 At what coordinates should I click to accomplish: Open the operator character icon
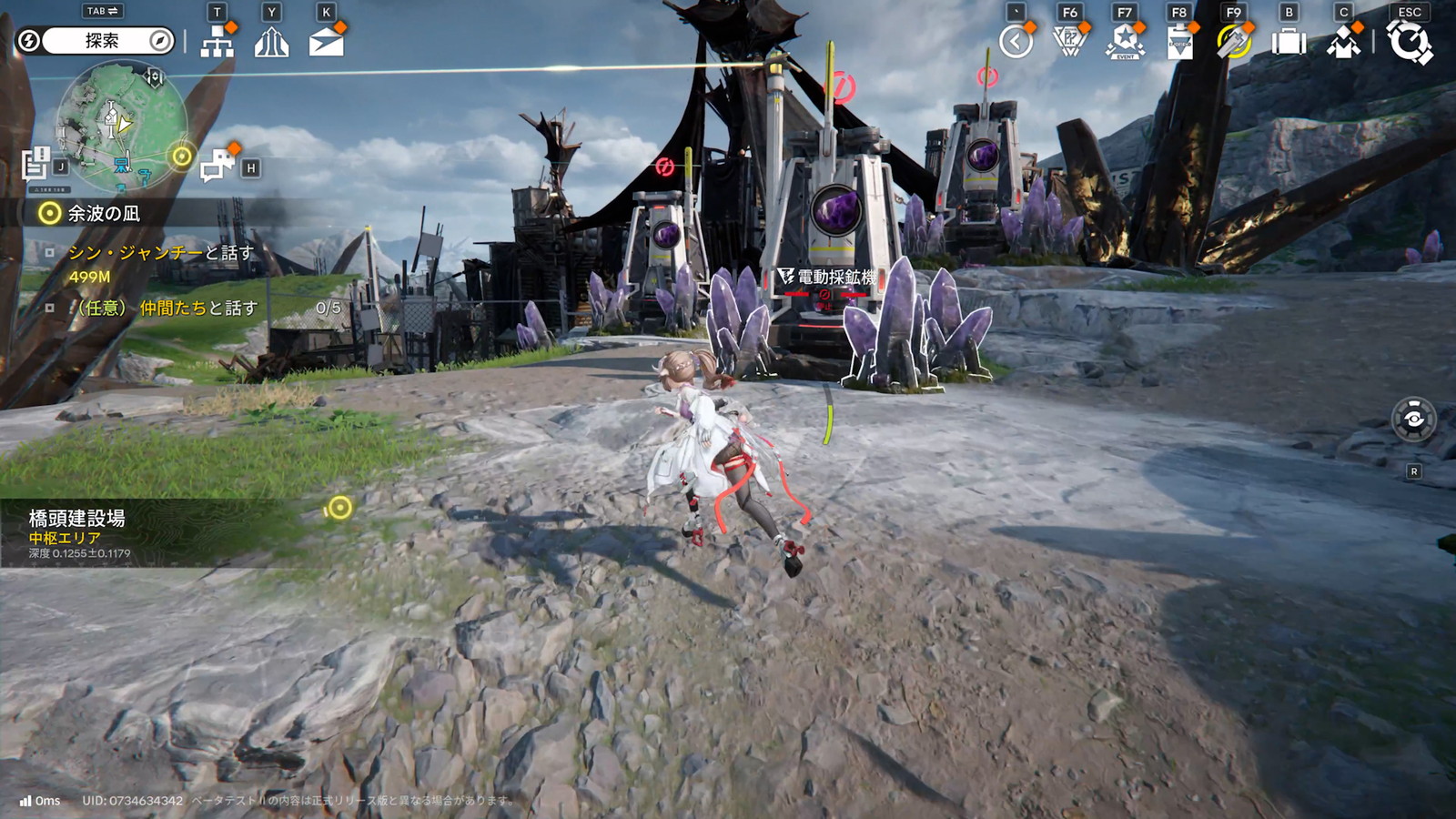[x=1343, y=42]
